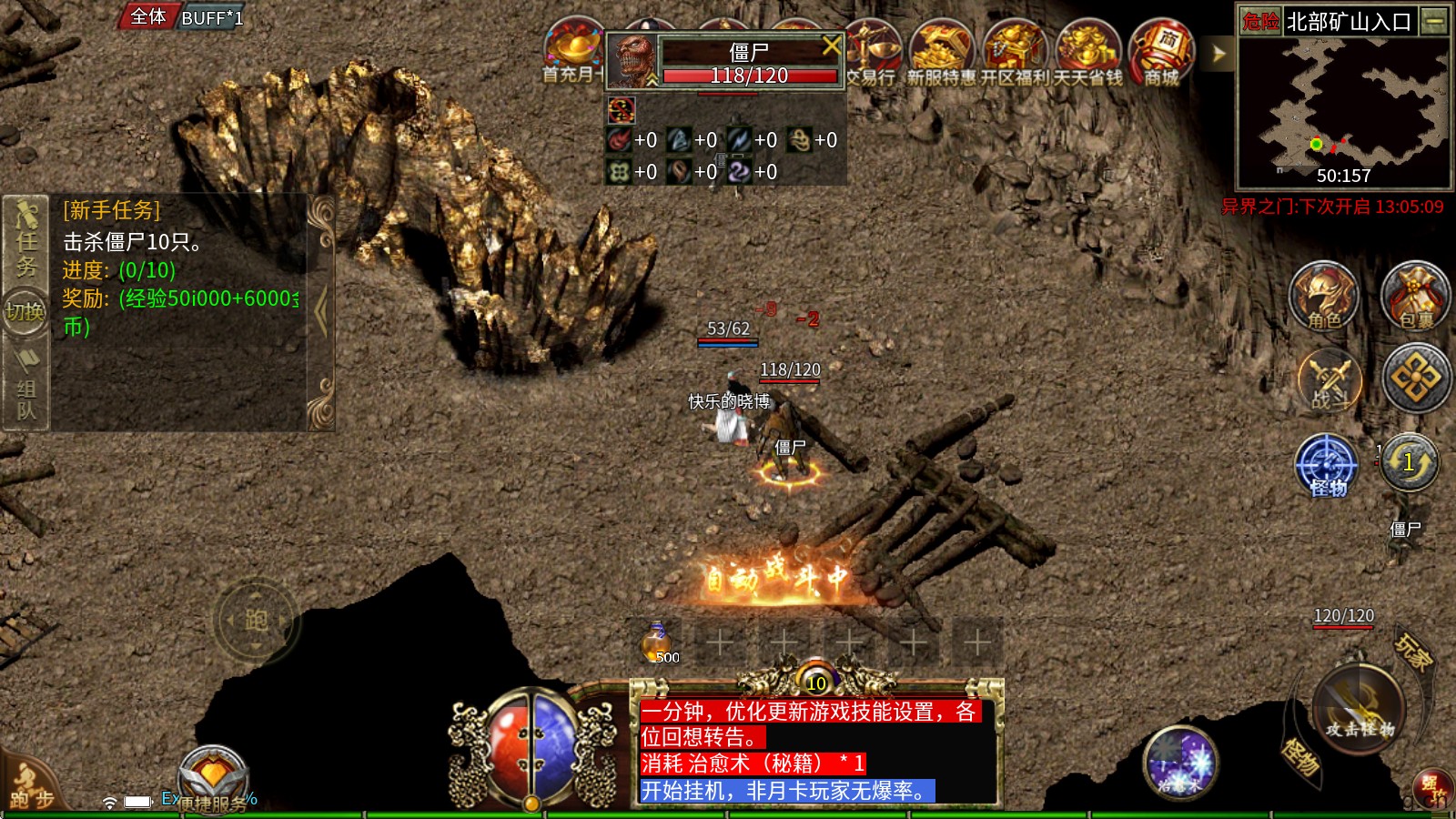The height and width of the screenshot is (819, 1456).
Task: Click the 切换 switch button on quest panel
Action: point(25,312)
